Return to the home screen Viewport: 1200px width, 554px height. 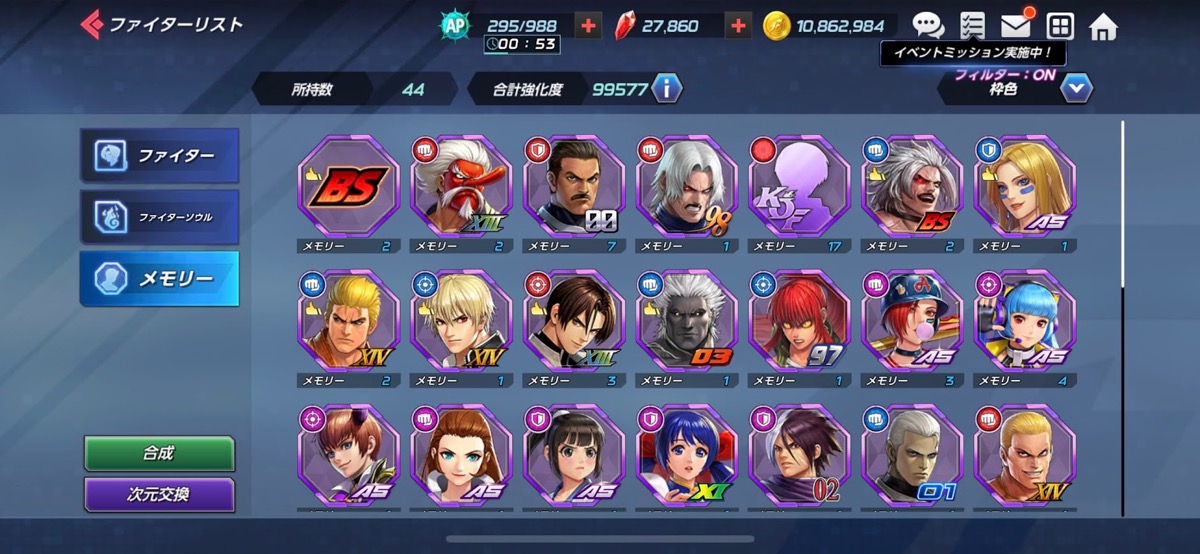[1103, 26]
